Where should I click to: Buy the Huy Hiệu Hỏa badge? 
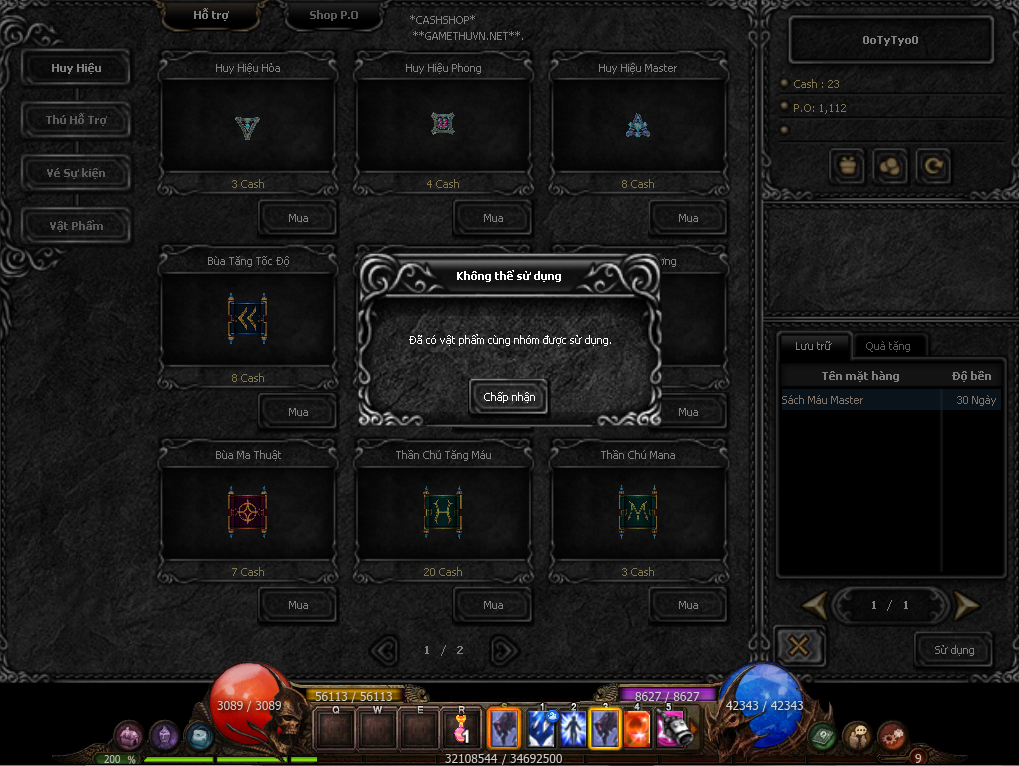tap(298, 218)
